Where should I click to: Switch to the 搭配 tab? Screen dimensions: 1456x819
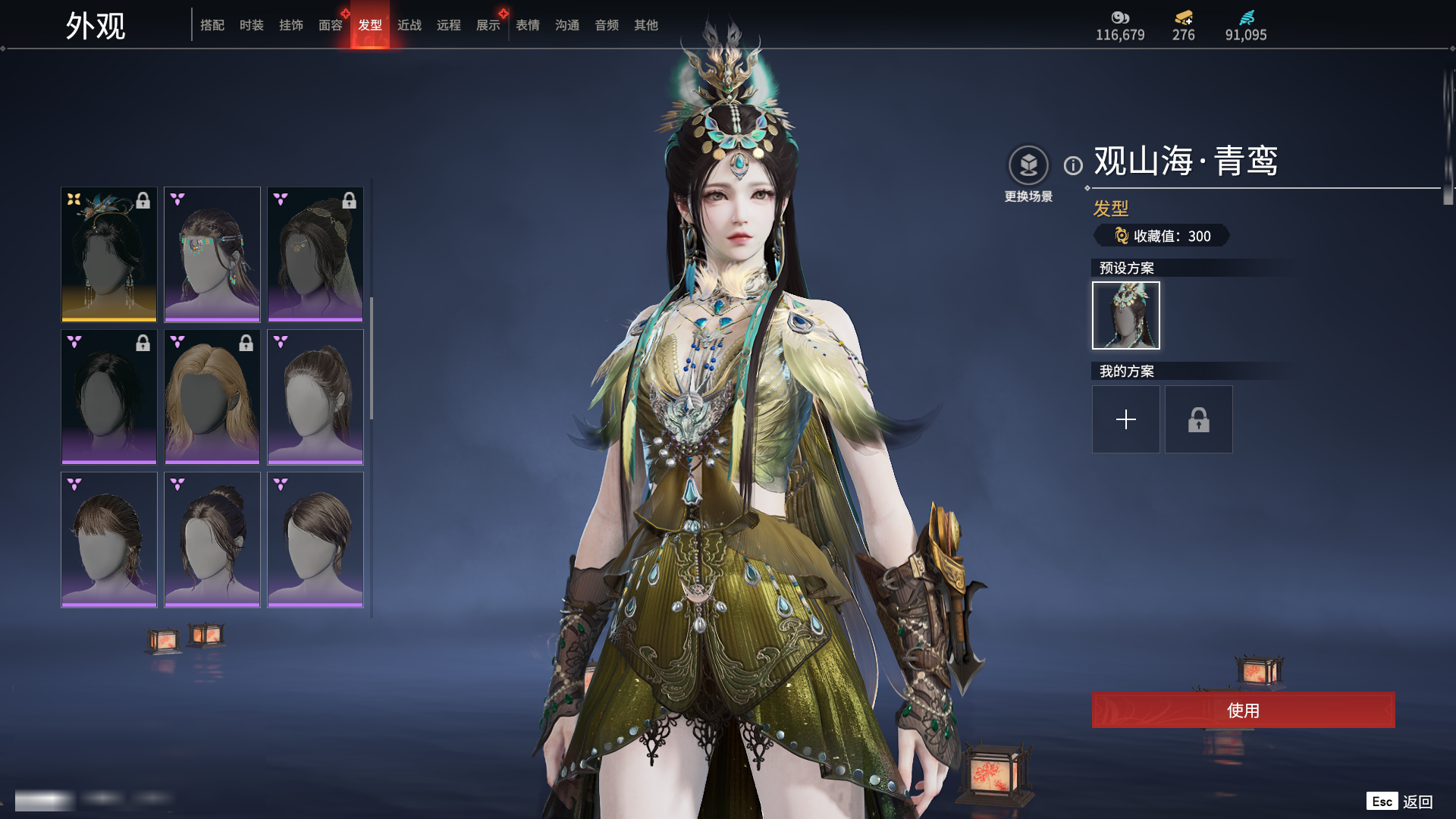click(212, 25)
